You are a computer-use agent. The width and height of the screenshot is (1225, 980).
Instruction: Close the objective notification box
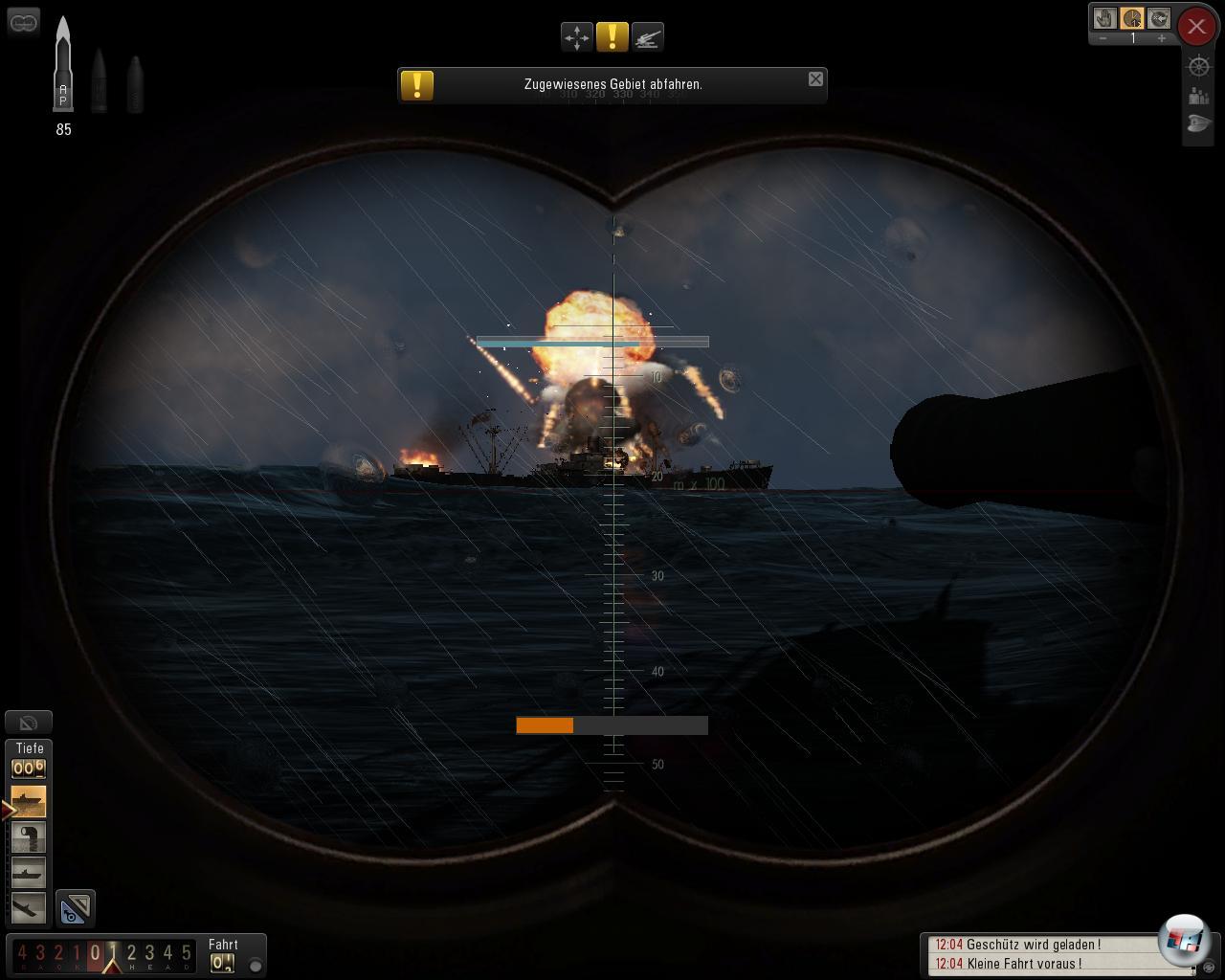815,79
